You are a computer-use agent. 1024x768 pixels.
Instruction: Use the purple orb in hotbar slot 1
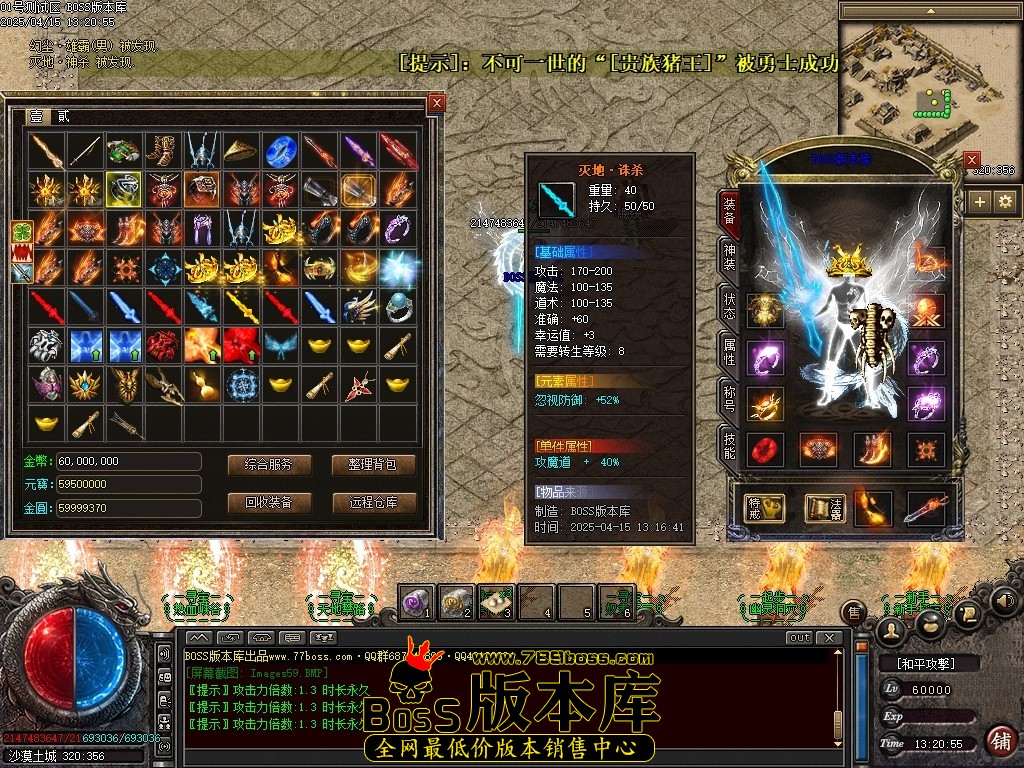[x=416, y=601]
